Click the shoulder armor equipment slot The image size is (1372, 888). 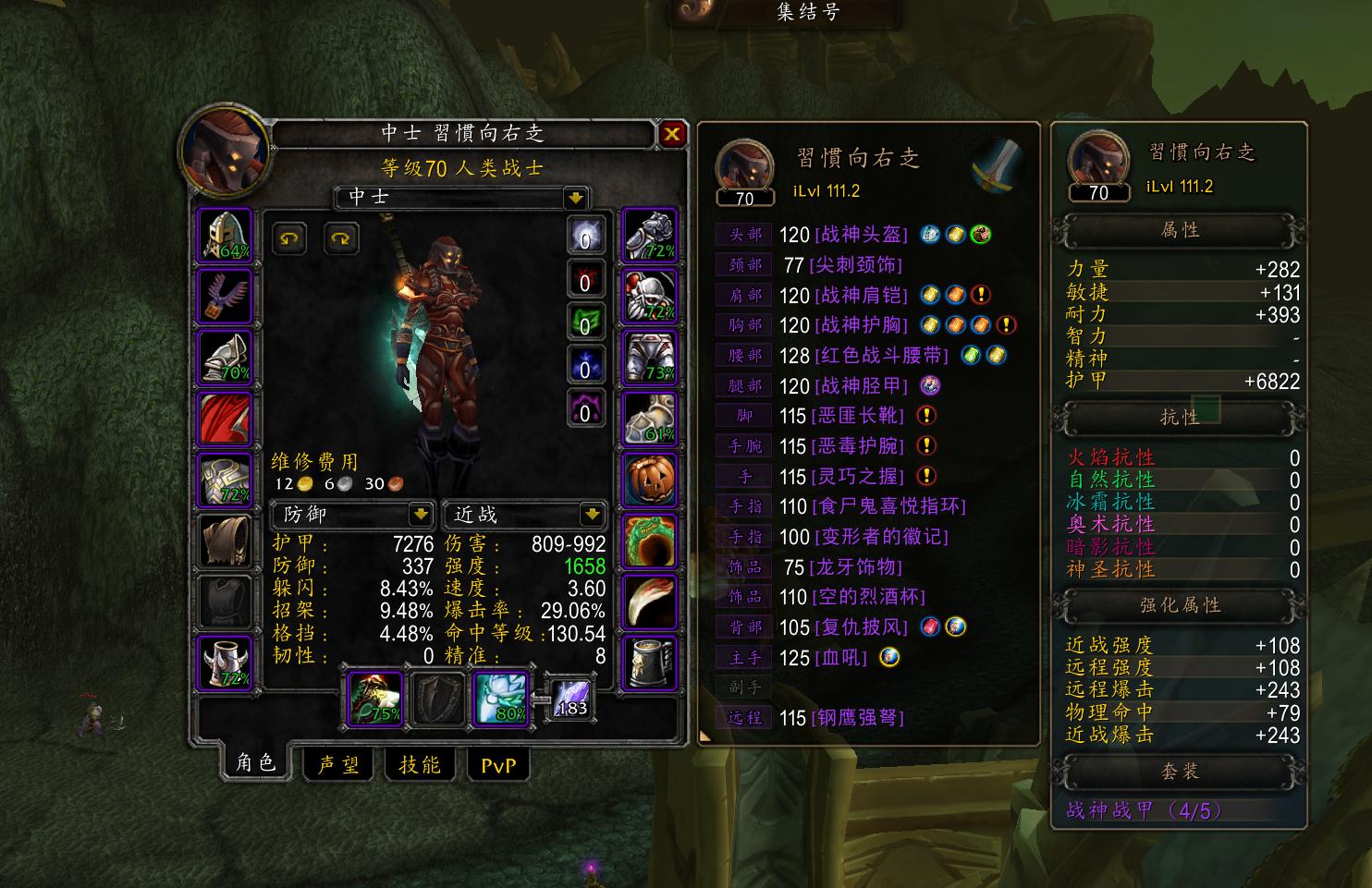(225, 356)
